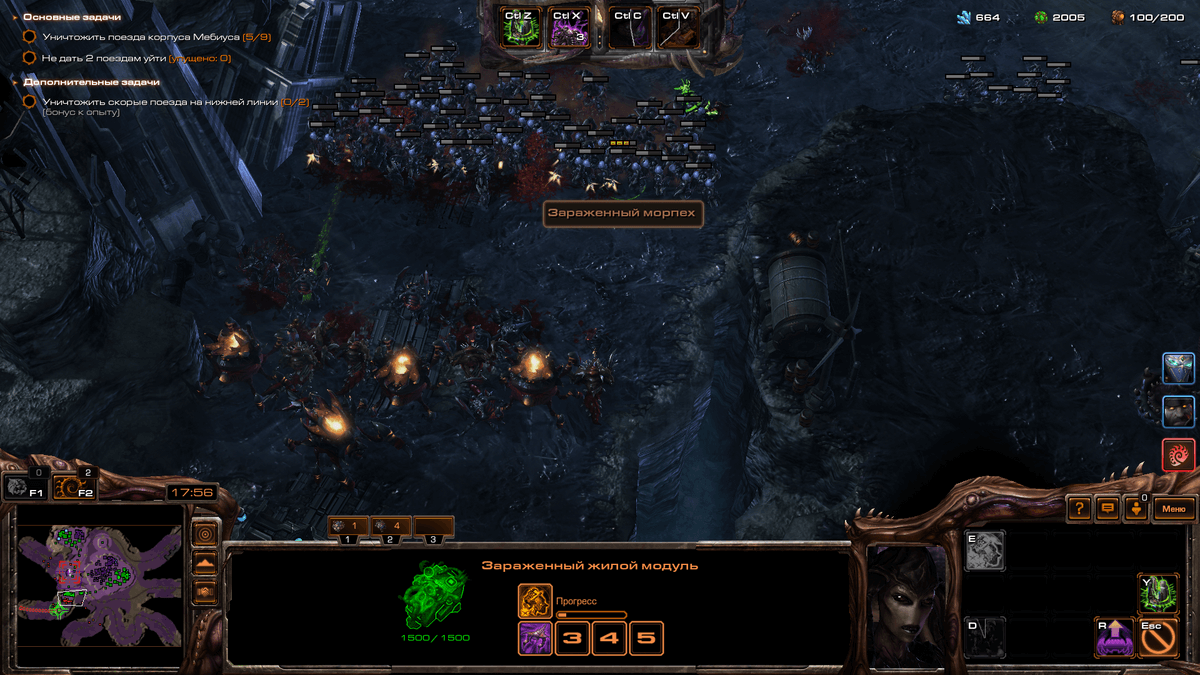
Task: Toggle minimap terrain display button
Action: (205, 563)
